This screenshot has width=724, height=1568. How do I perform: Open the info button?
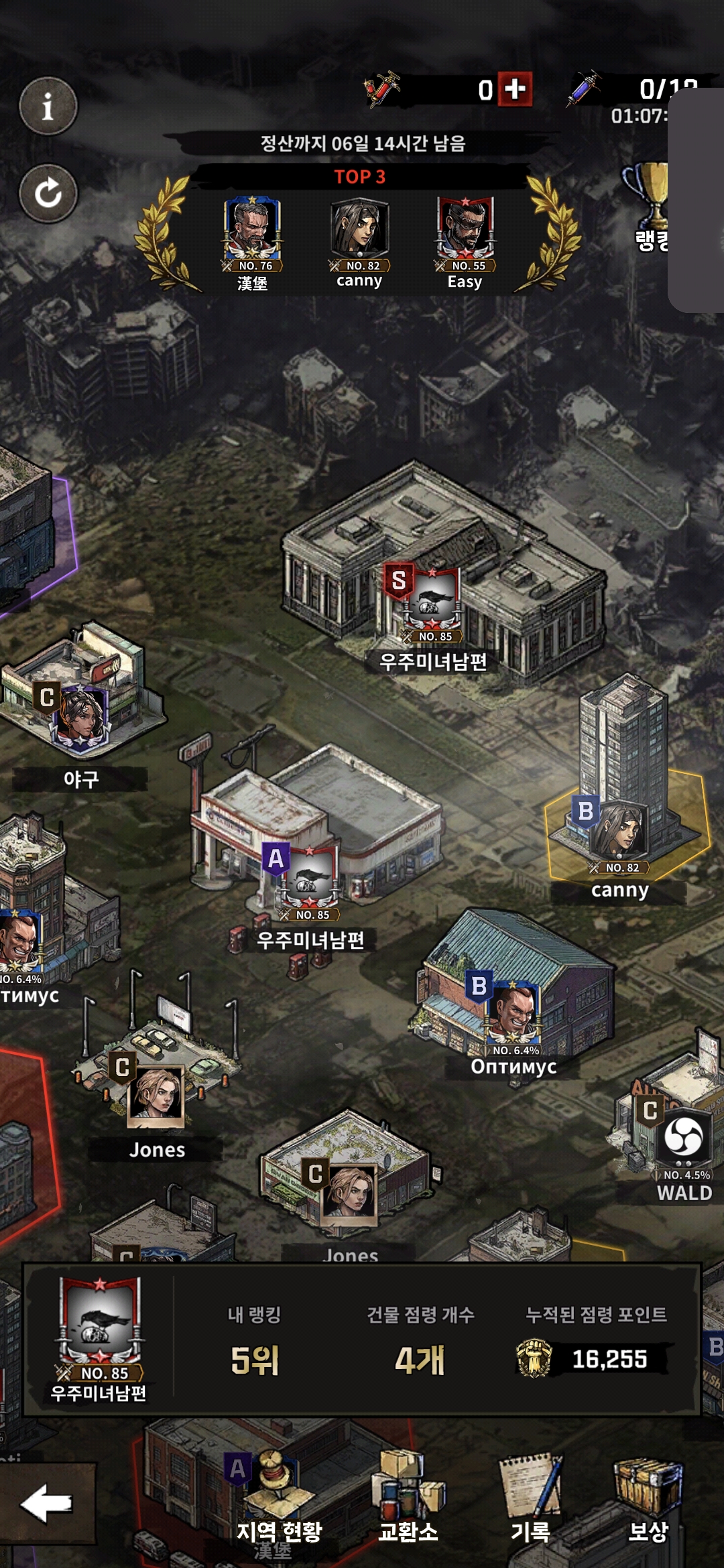(x=48, y=106)
